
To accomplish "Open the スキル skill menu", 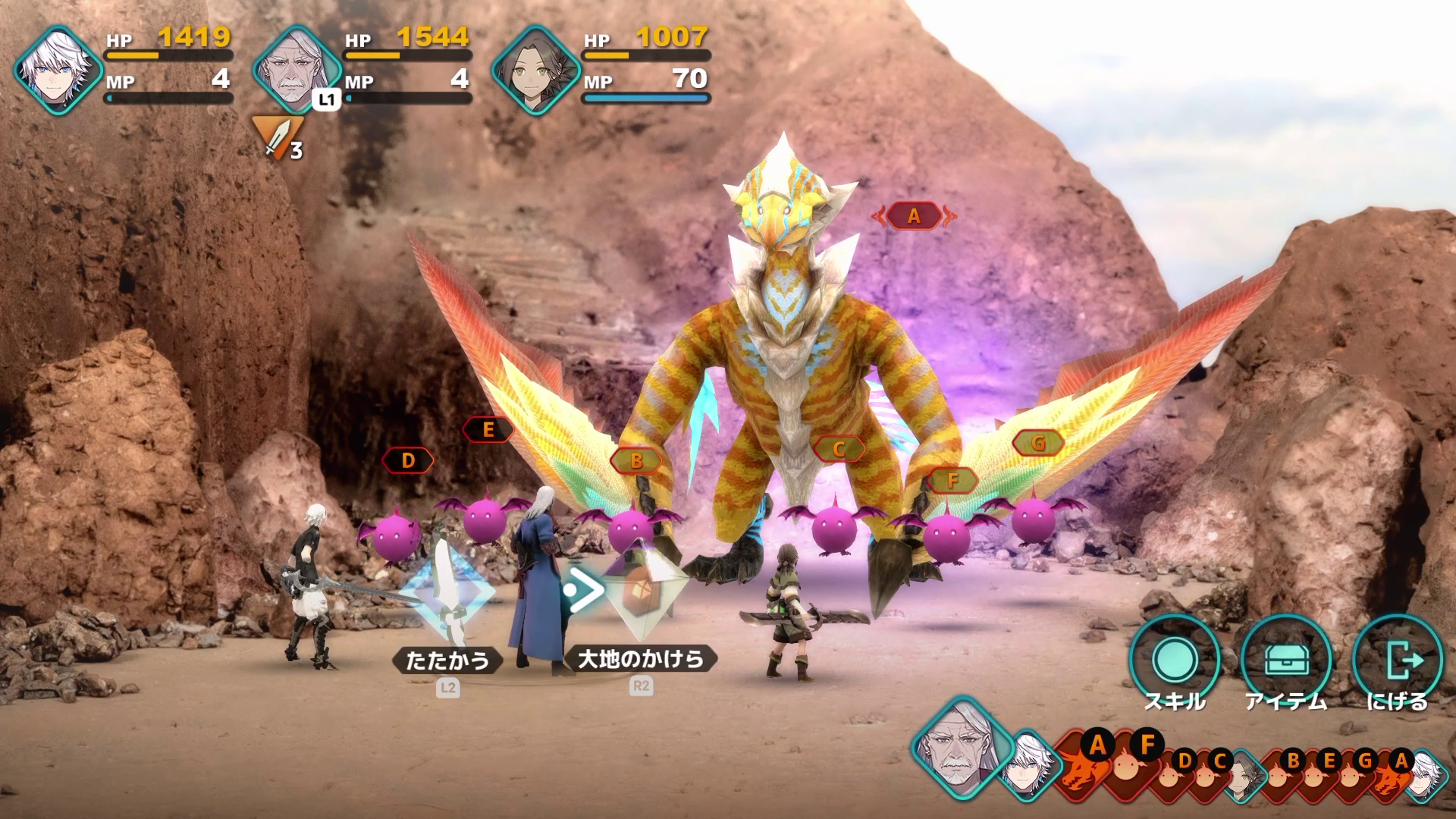I will tap(1175, 660).
